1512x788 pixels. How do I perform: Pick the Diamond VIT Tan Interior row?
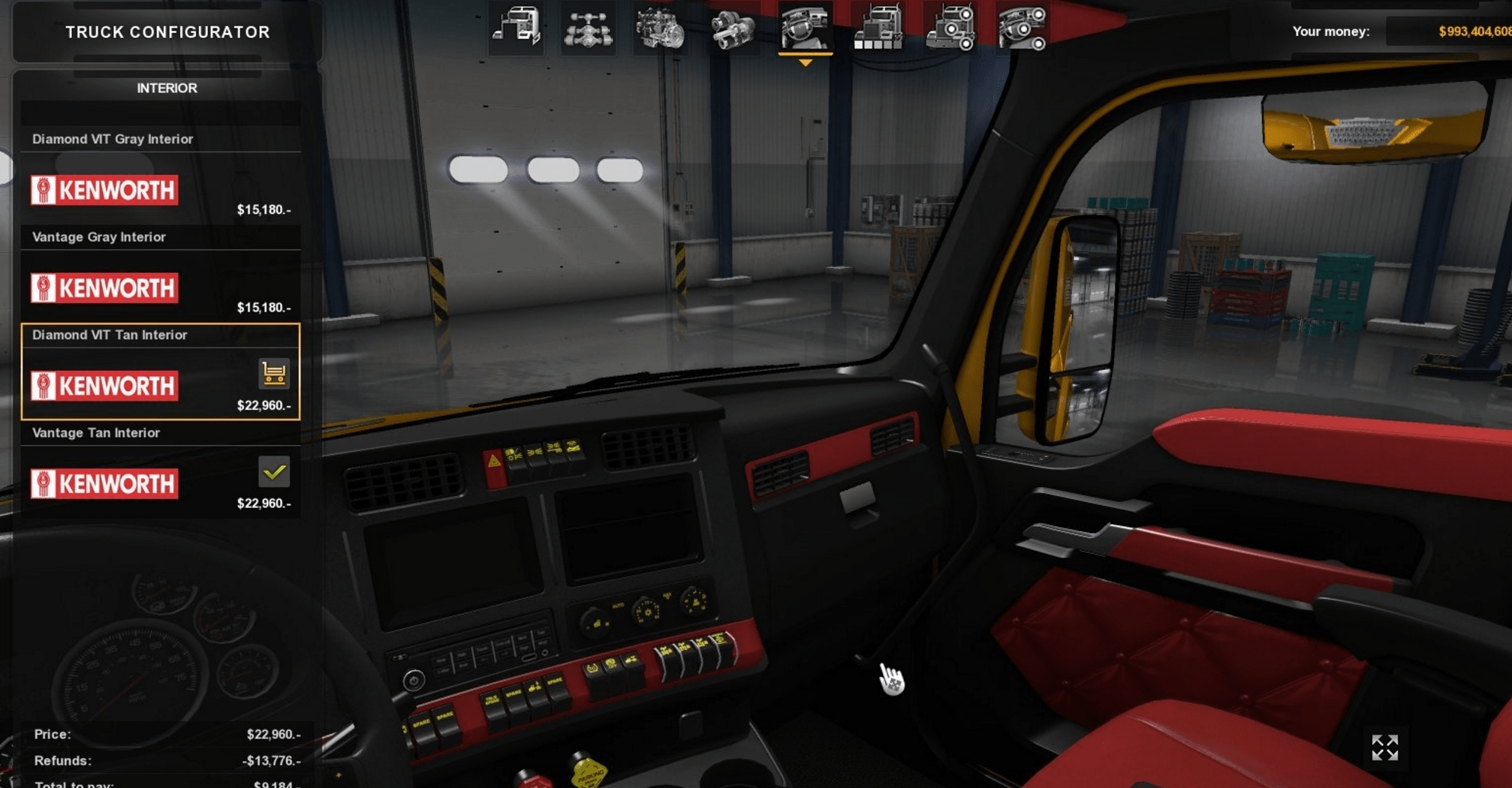(x=161, y=372)
